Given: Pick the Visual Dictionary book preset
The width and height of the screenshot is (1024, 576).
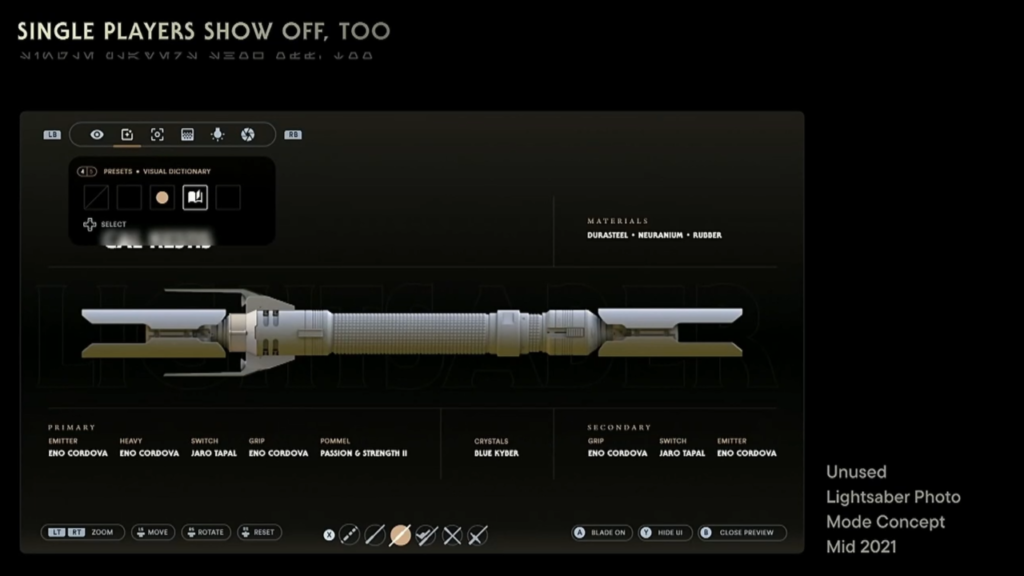Looking at the screenshot, I should point(195,198).
